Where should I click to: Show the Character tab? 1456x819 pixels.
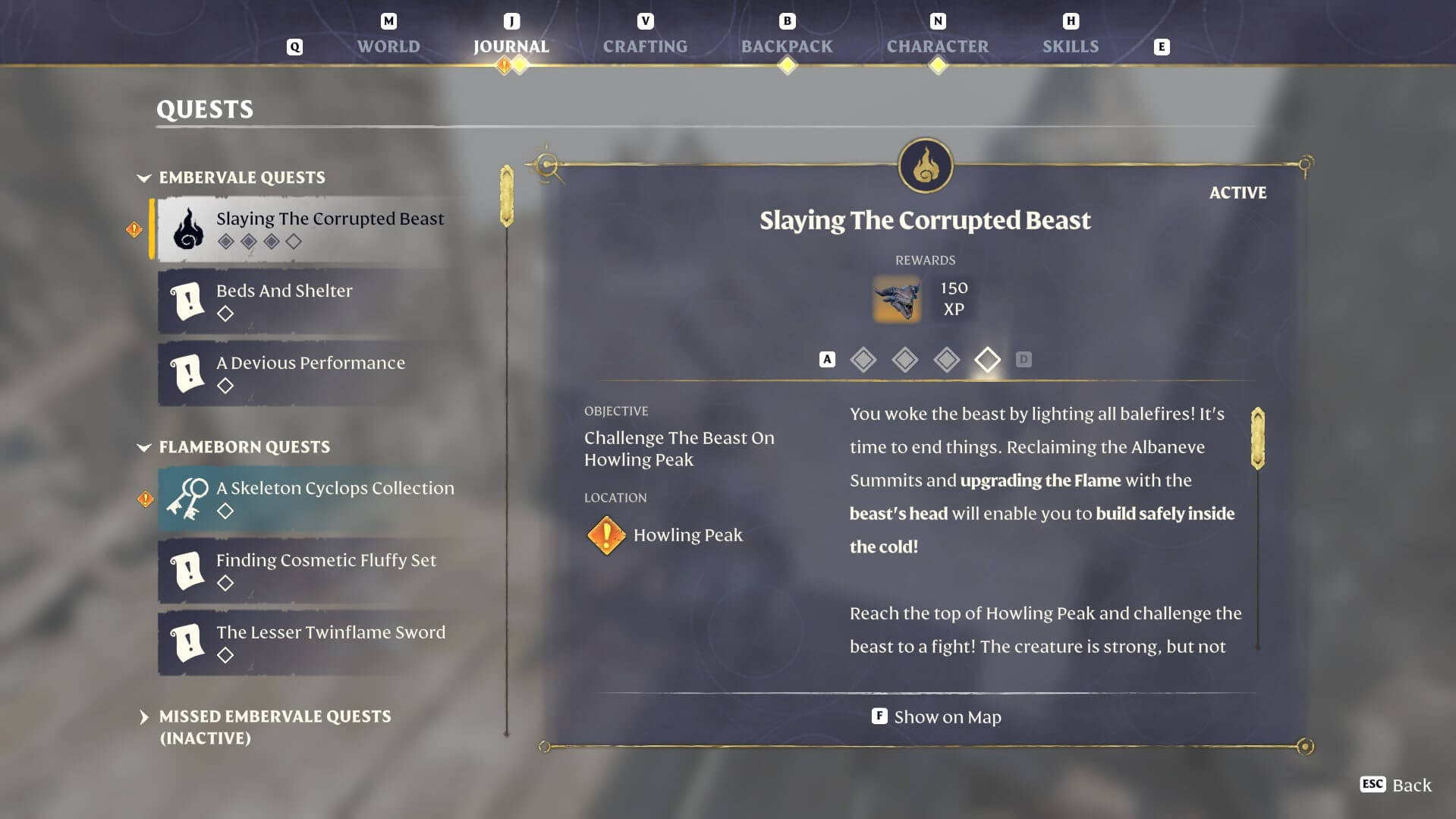point(937,46)
